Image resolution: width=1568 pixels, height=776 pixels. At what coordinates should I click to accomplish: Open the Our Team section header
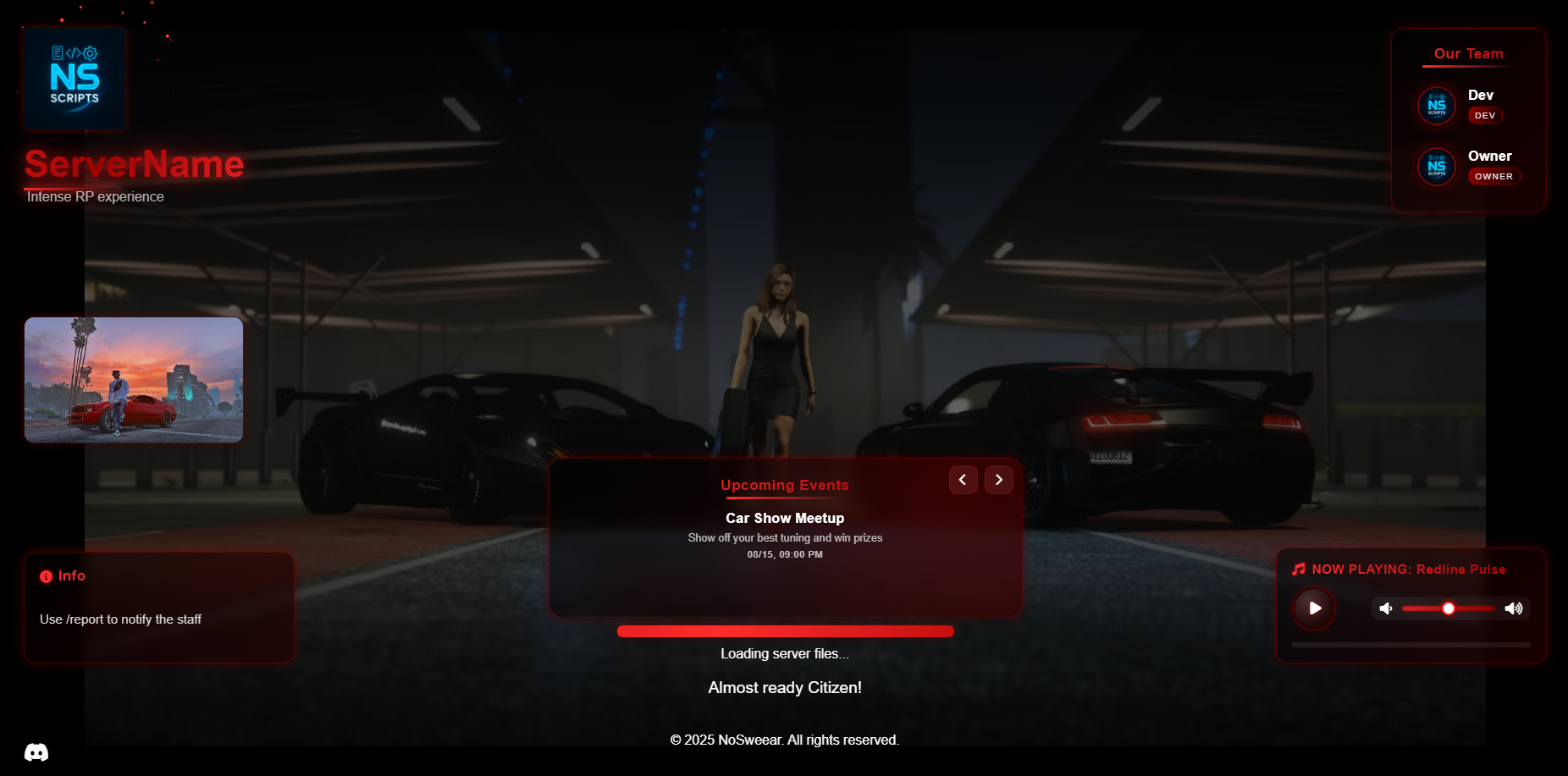pos(1467,53)
